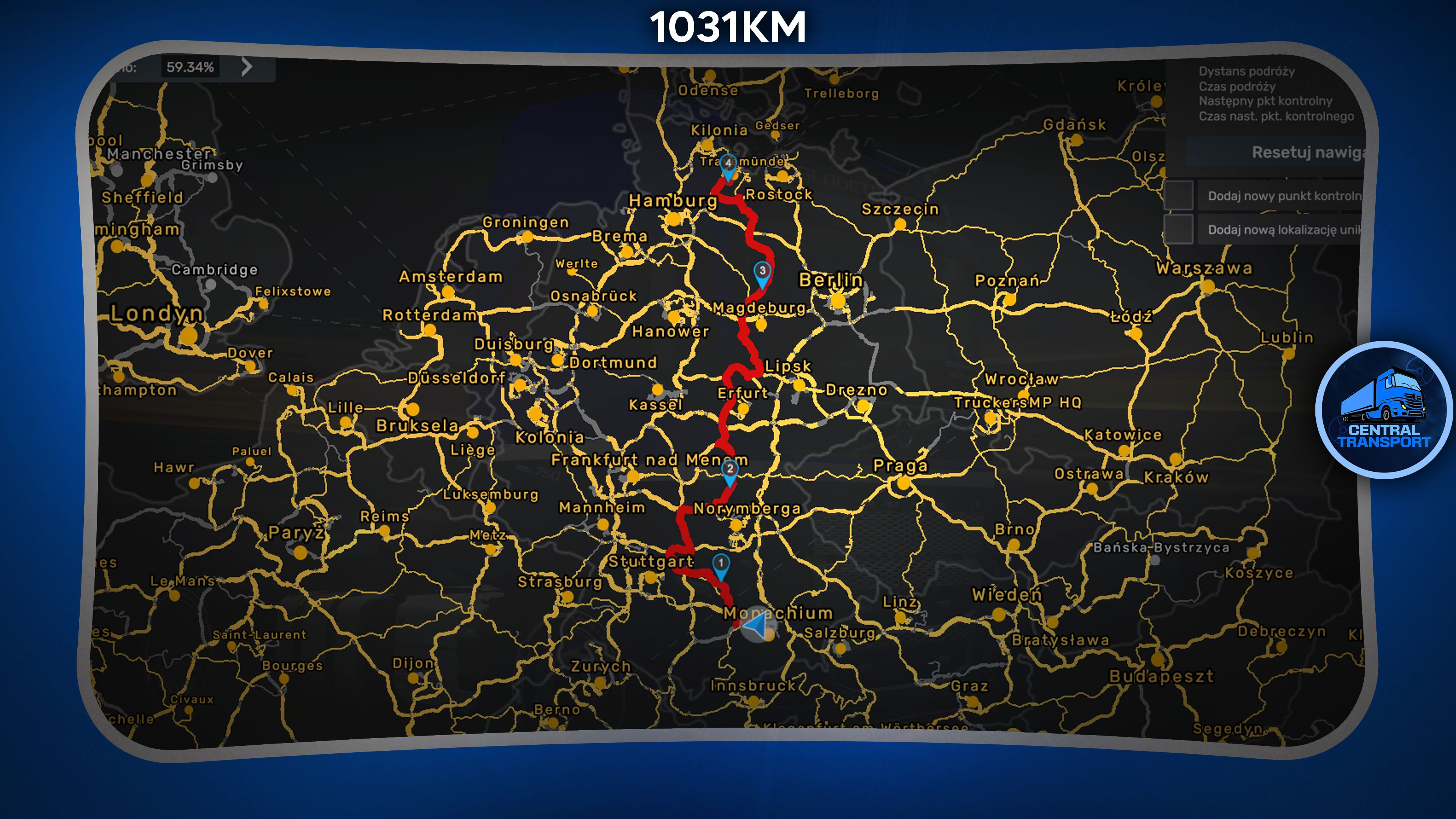Image resolution: width=1456 pixels, height=819 pixels.
Task: Toggle the Dodaj nowy punkt kontrolny checkbox
Action: click(1179, 196)
